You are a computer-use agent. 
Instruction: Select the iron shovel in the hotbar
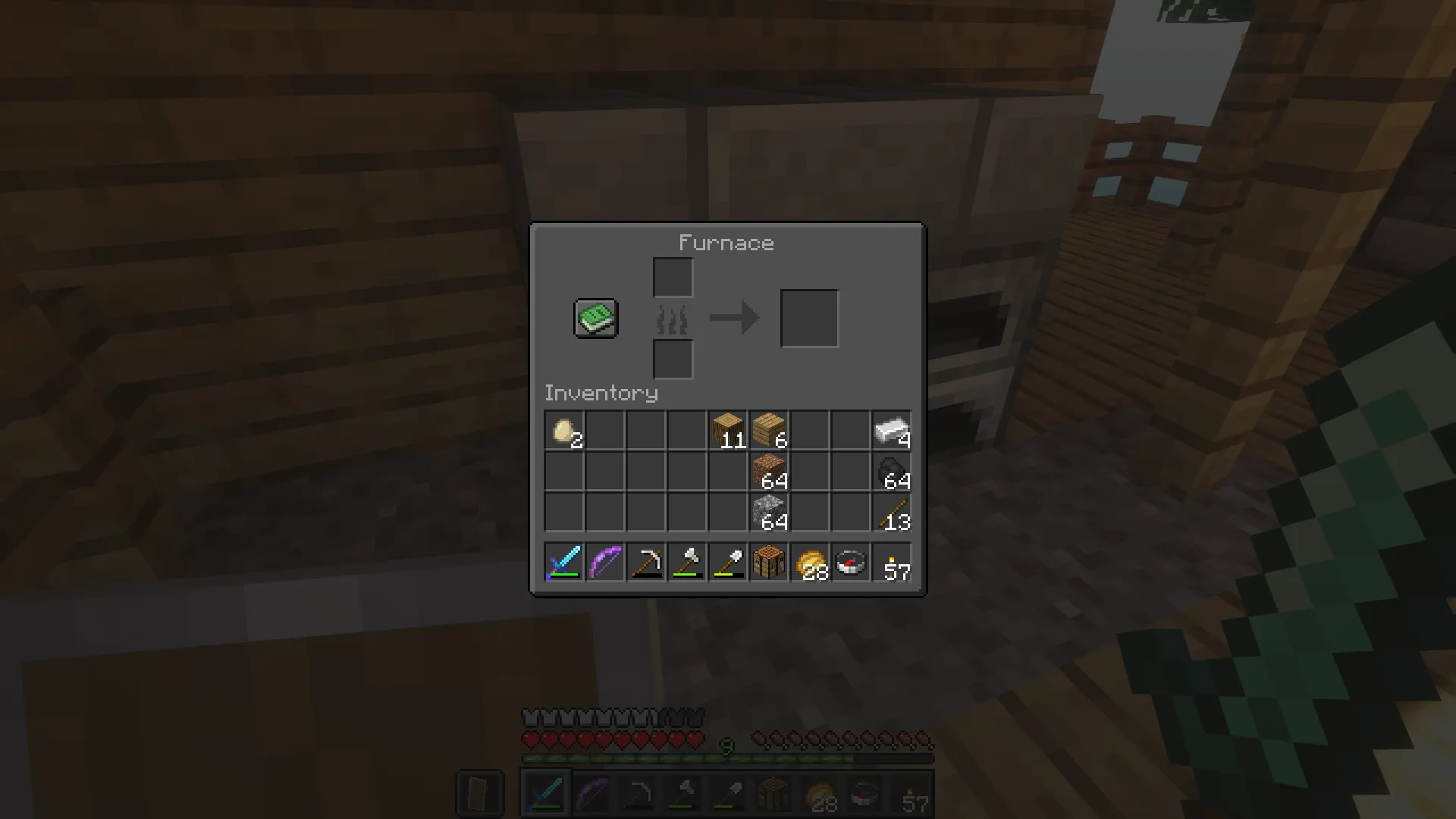pos(727,562)
